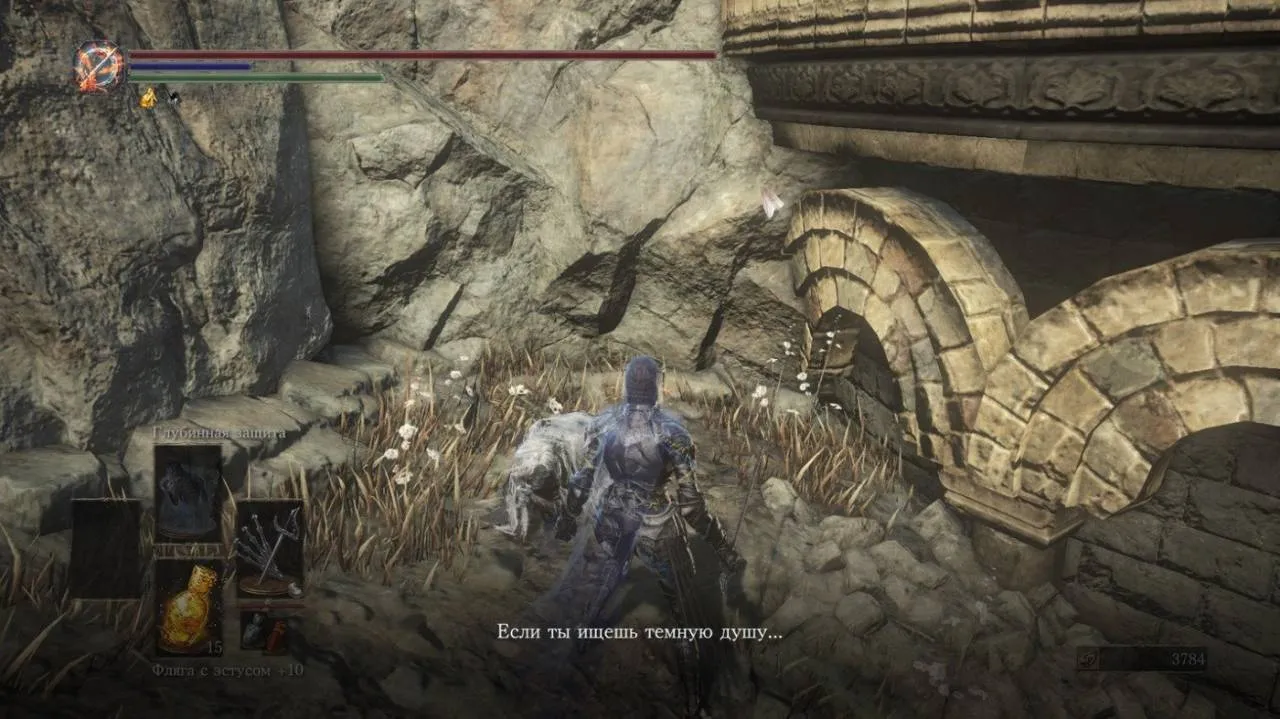Select the Estus Flask +10 item slot
The width and height of the screenshot is (1280, 719).
point(189,608)
